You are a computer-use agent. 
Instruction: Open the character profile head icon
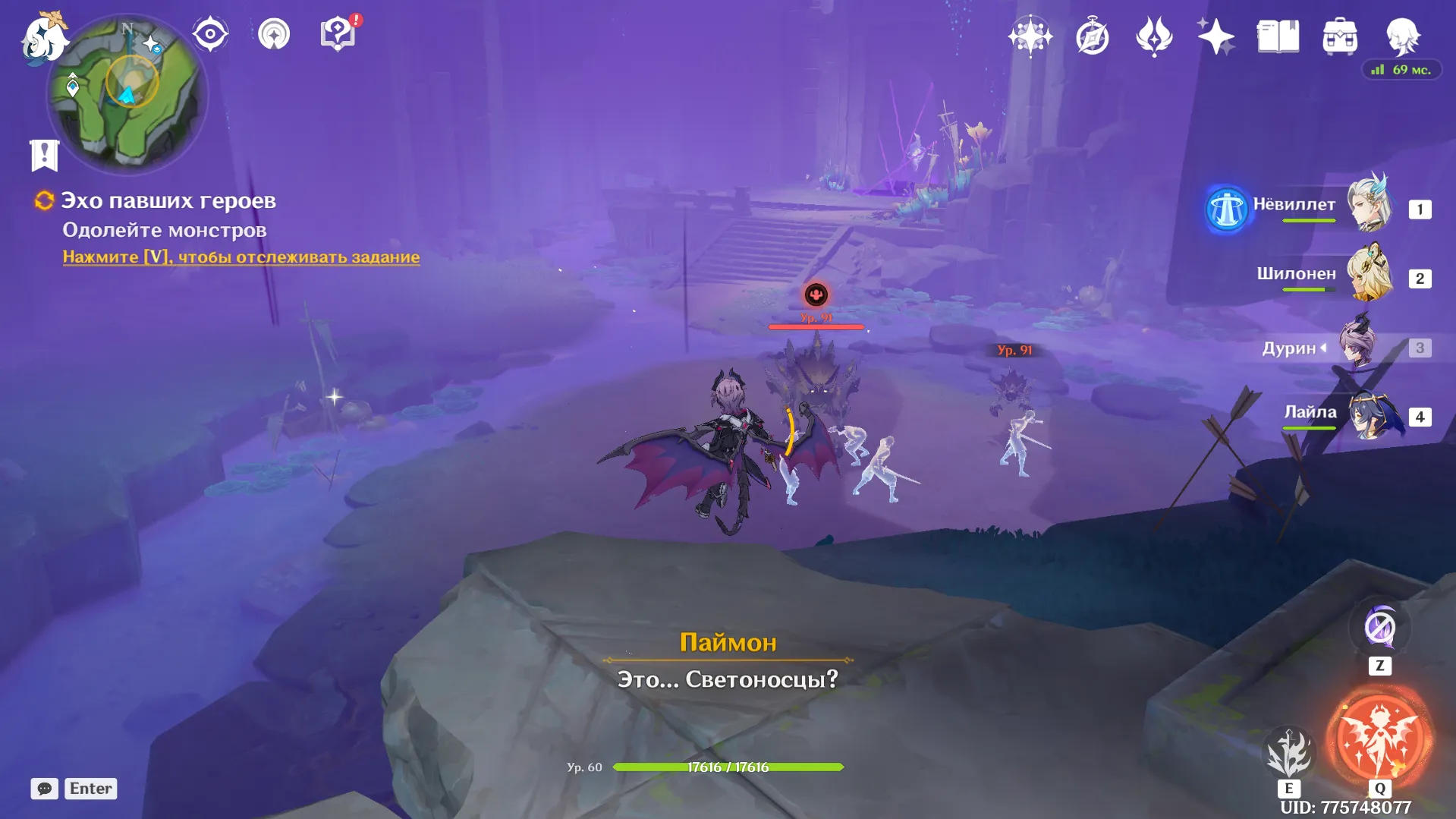point(1402,36)
